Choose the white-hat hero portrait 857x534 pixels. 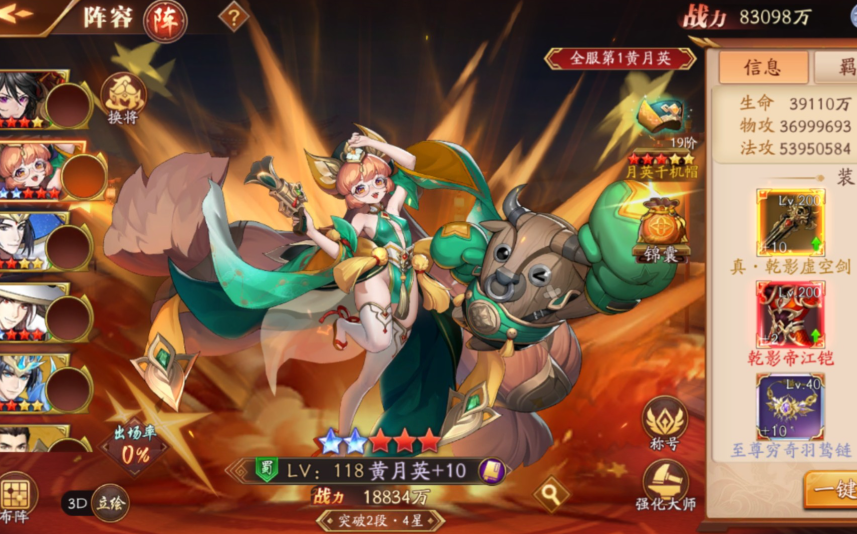22,310
